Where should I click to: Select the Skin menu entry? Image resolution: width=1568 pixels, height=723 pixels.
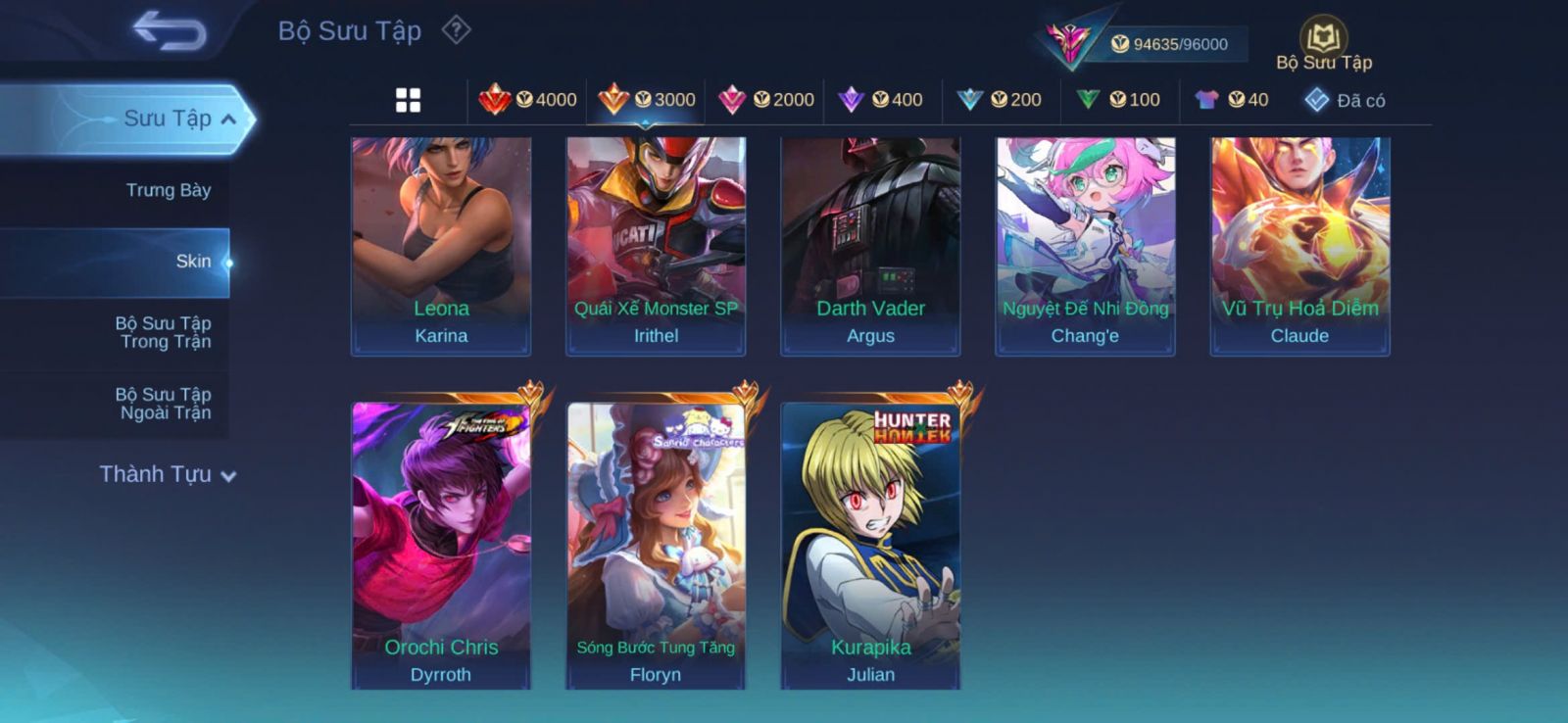tap(193, 262)
